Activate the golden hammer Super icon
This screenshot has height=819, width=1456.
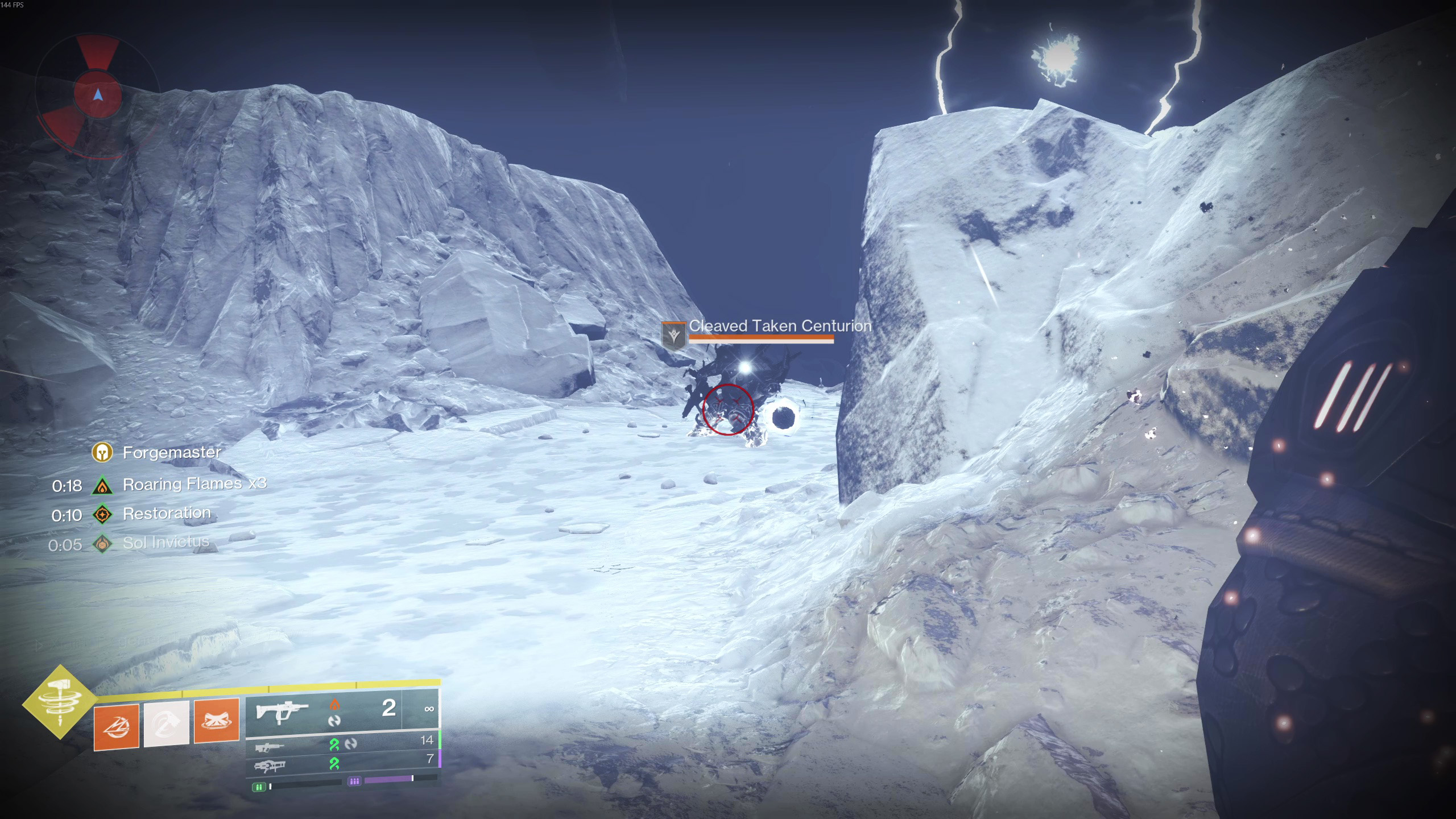point(60,703)
